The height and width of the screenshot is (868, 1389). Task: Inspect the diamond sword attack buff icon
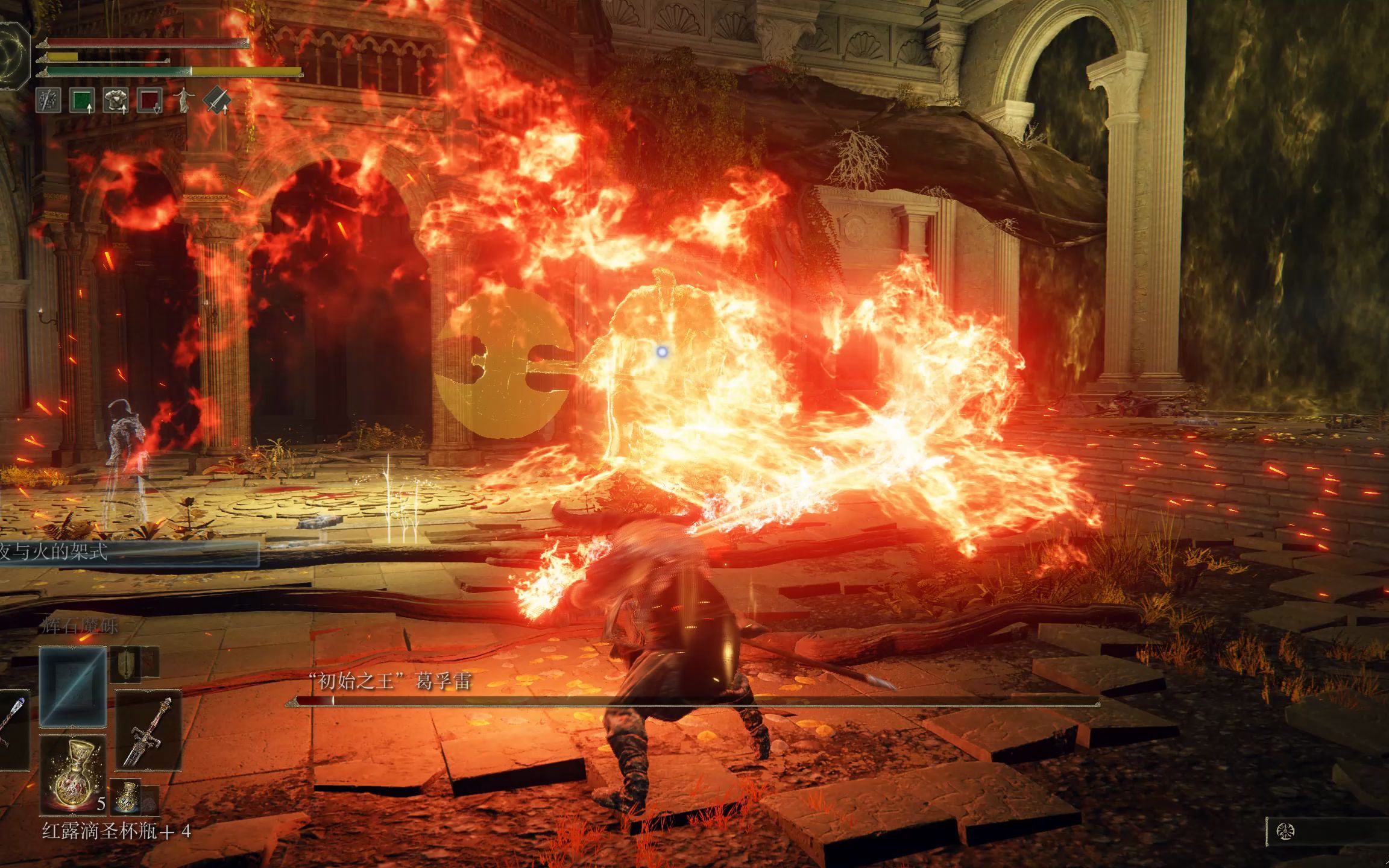(216, 100)
